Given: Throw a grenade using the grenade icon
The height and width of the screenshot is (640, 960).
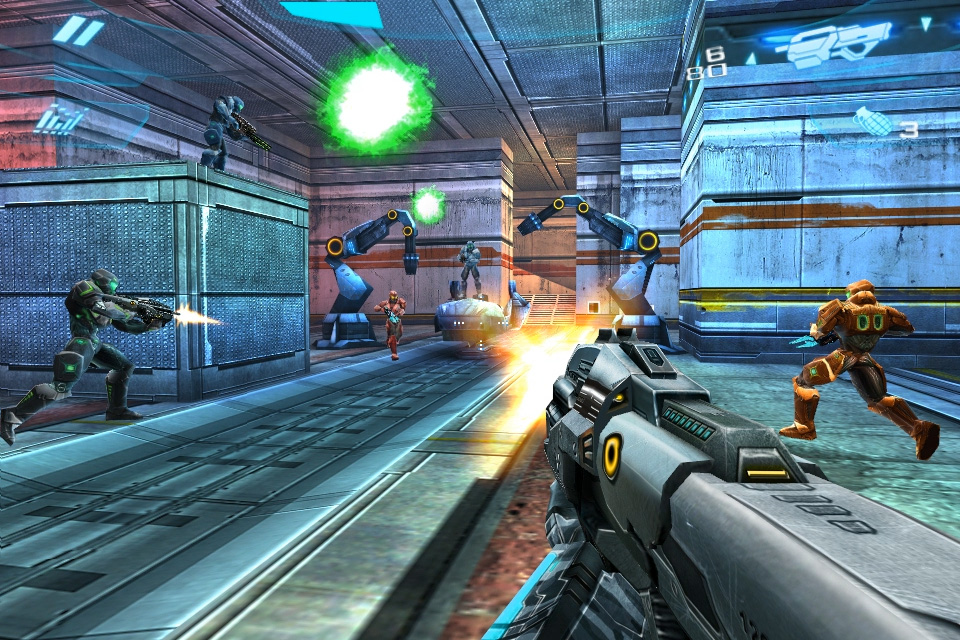Looking at the screenshot, I should pos(873,122).
